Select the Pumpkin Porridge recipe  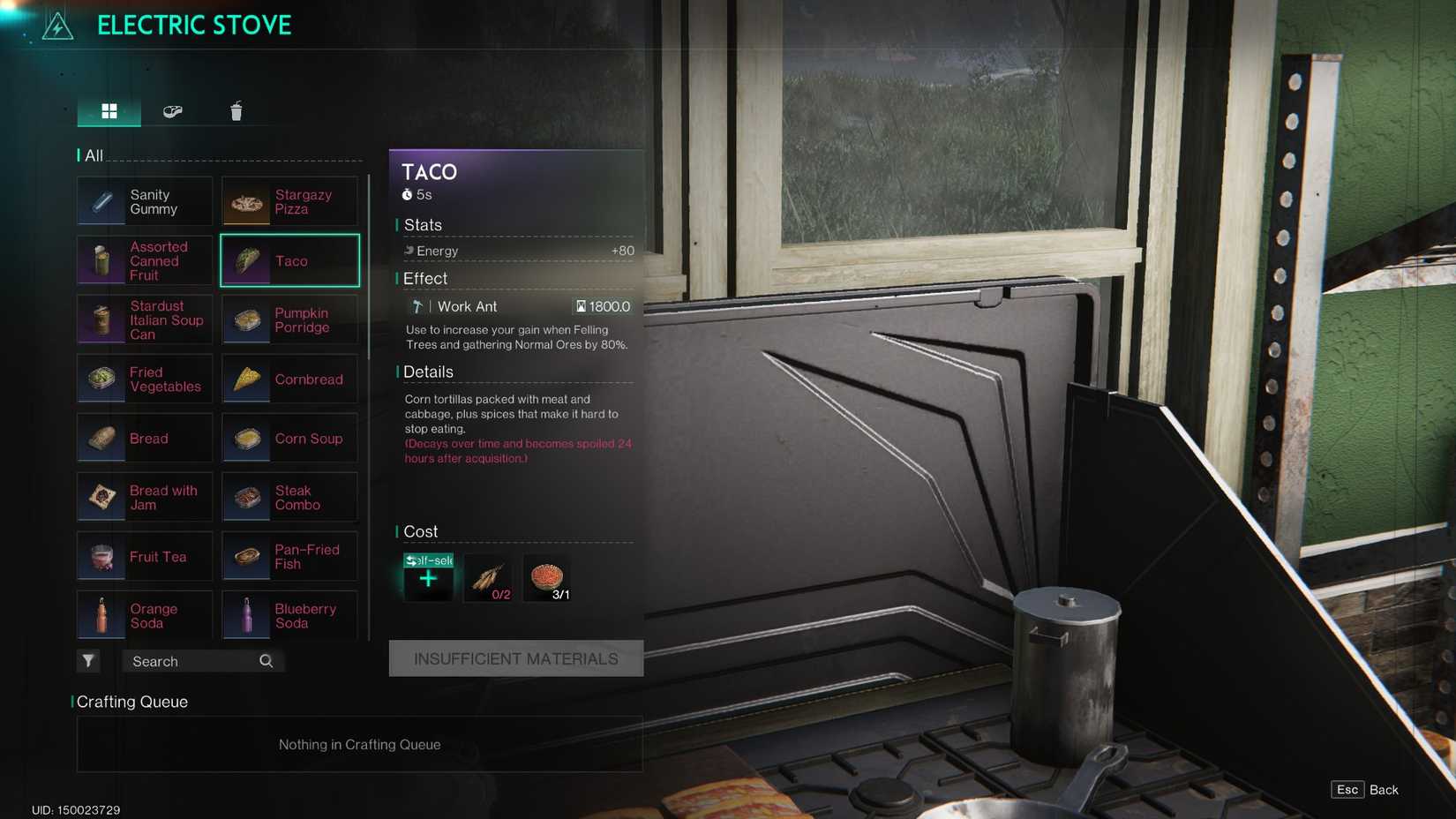tap(289, 319)
